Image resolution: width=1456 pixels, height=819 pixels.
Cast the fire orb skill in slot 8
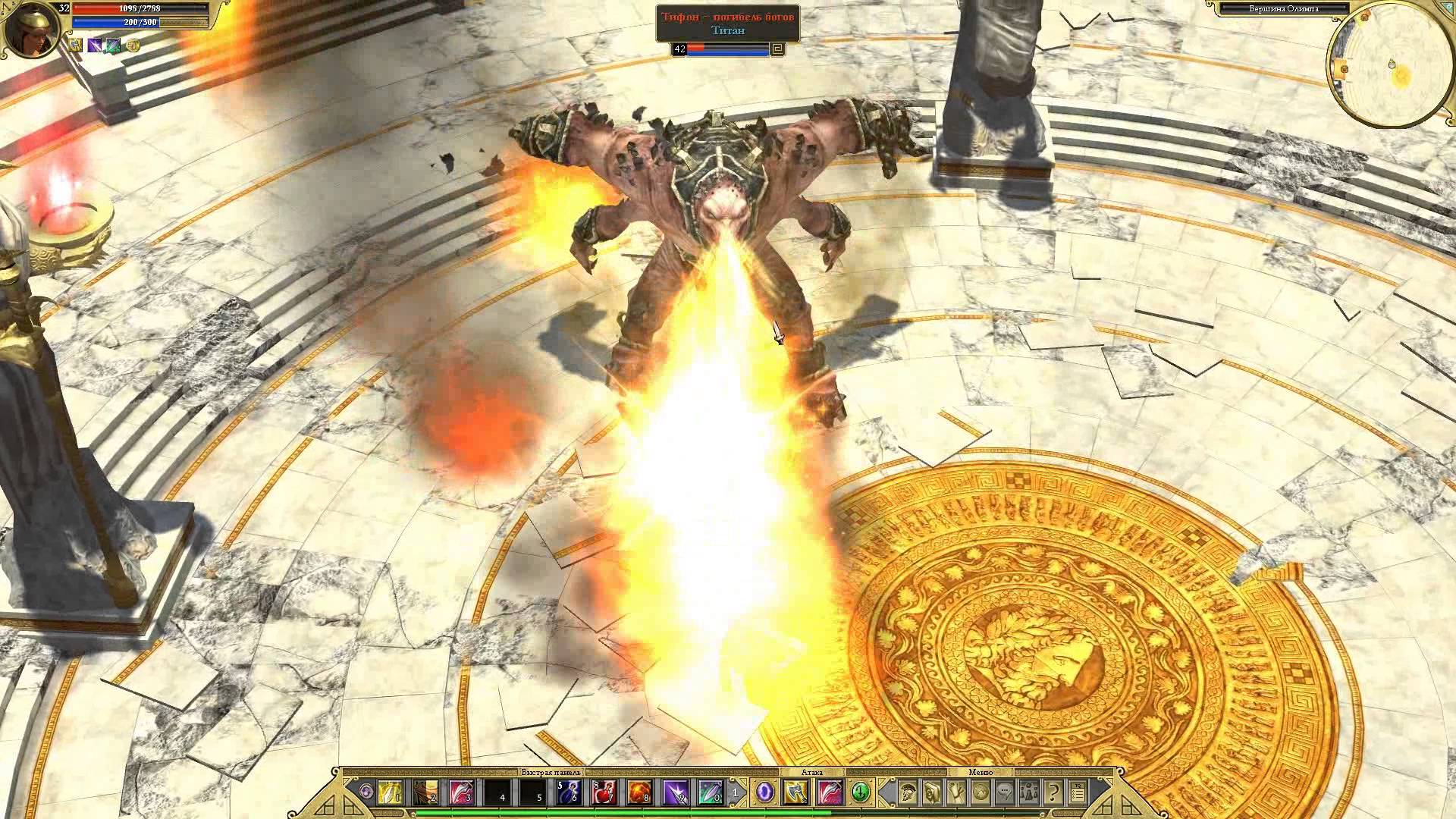click(640, 793)
